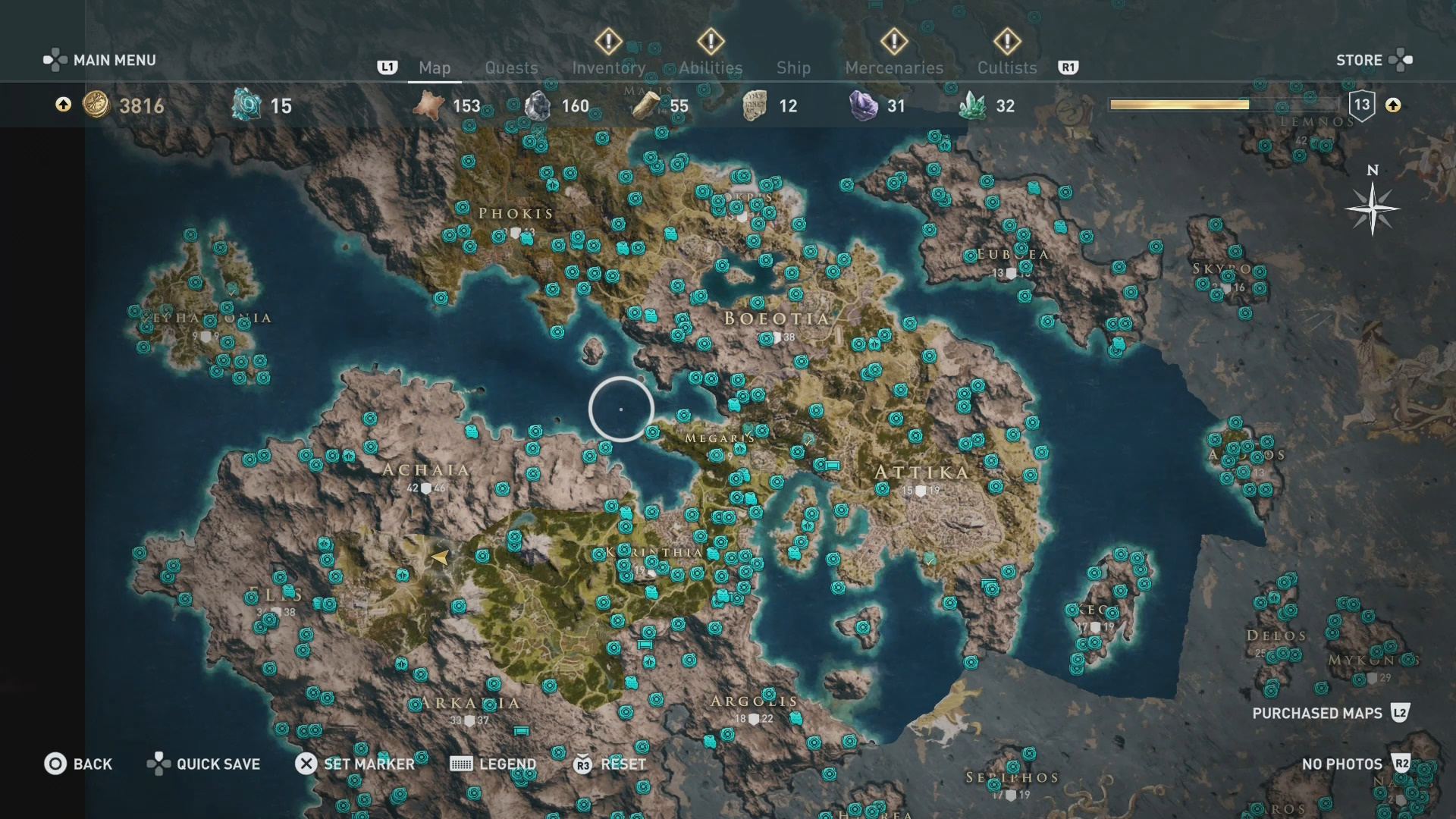The width and height of the screenshot is (1456, 819).
Task: Show the Mercenaries tab
Action: tap(894, 67)
